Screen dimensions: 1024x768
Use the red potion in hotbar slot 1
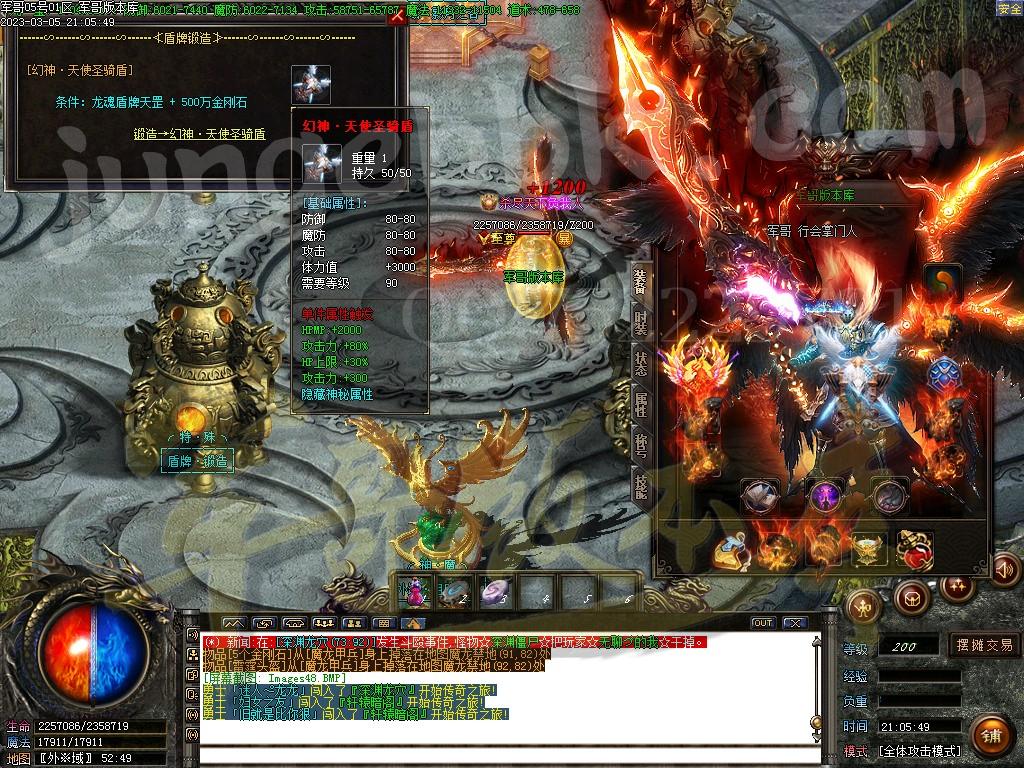point(416,592)
